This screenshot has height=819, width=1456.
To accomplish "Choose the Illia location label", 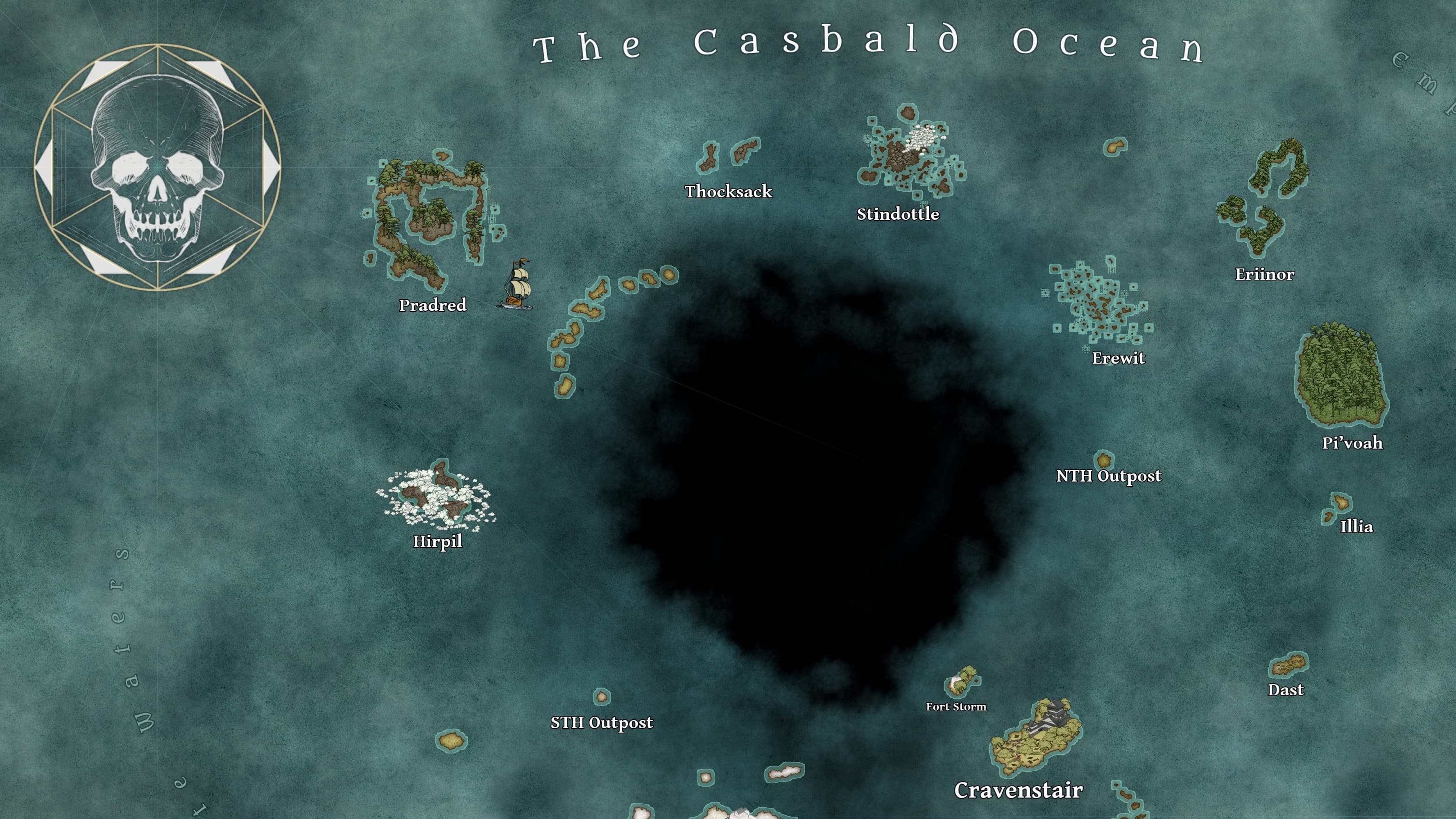I will point(1356,526).
